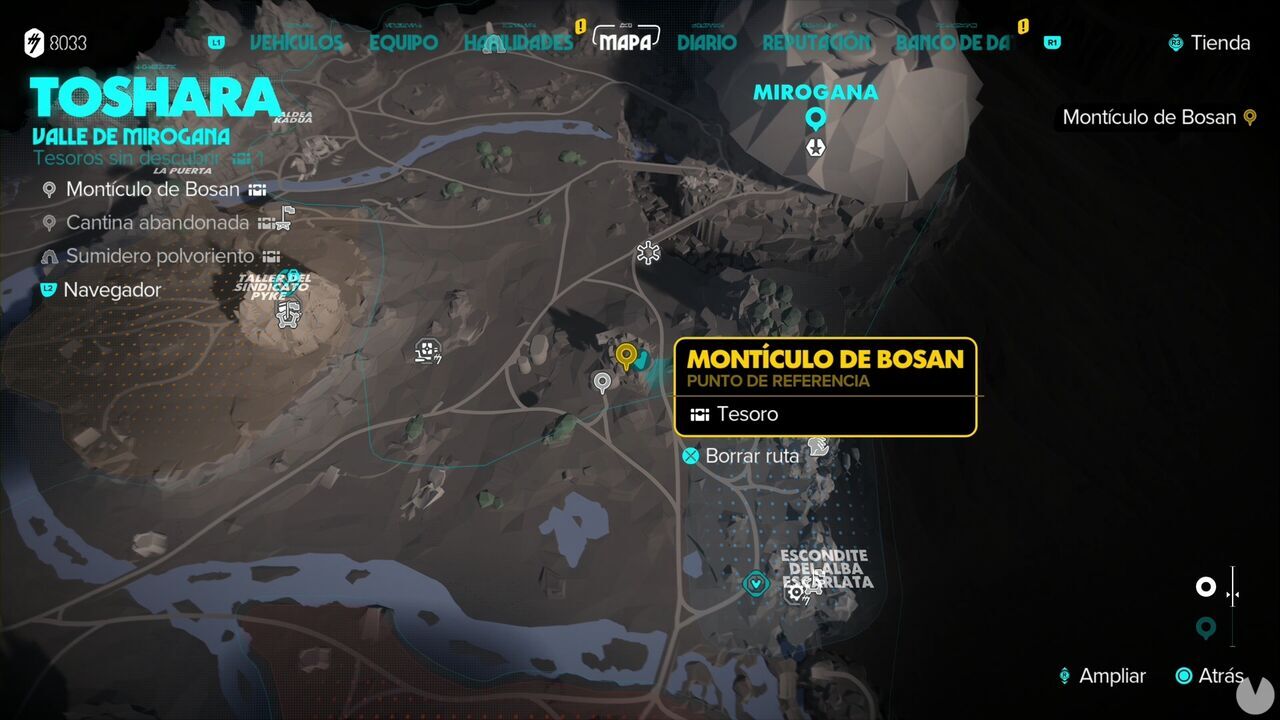Click Borrar ruta to clear the route
The image size is (1280, 720).
[x=740, y=456]
